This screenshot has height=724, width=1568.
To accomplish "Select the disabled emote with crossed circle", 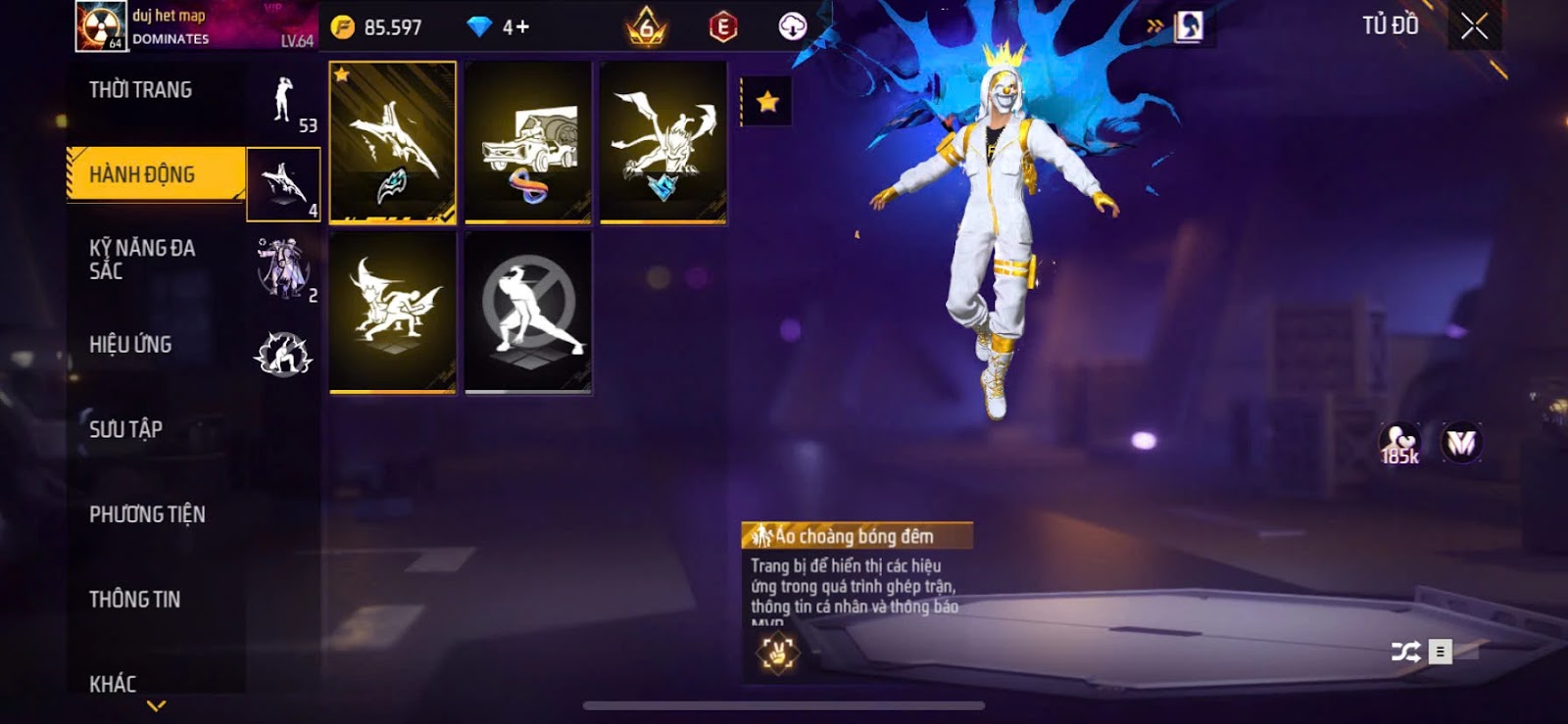I will pos(528,313).
